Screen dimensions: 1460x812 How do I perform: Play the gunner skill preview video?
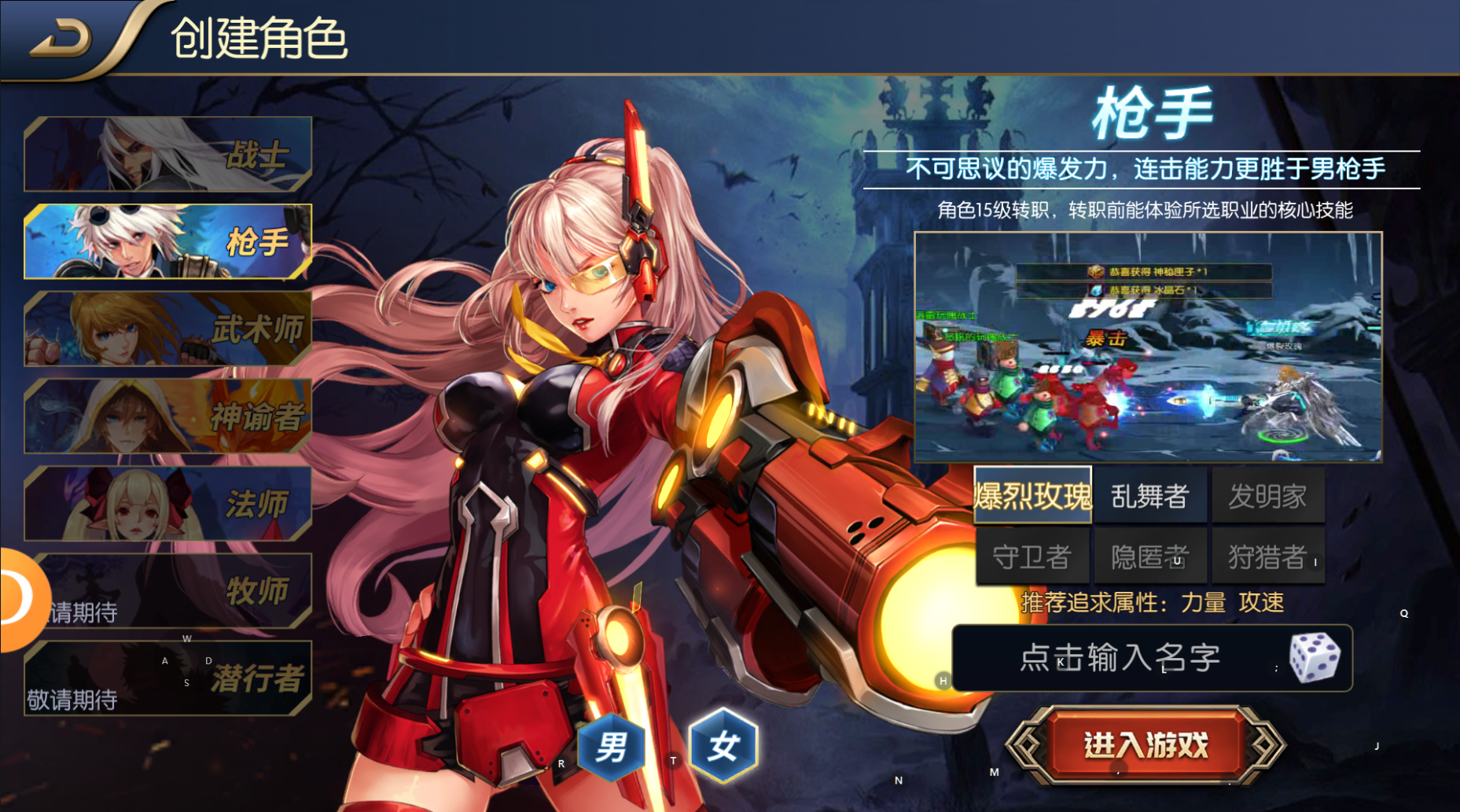coord(1148,347)
